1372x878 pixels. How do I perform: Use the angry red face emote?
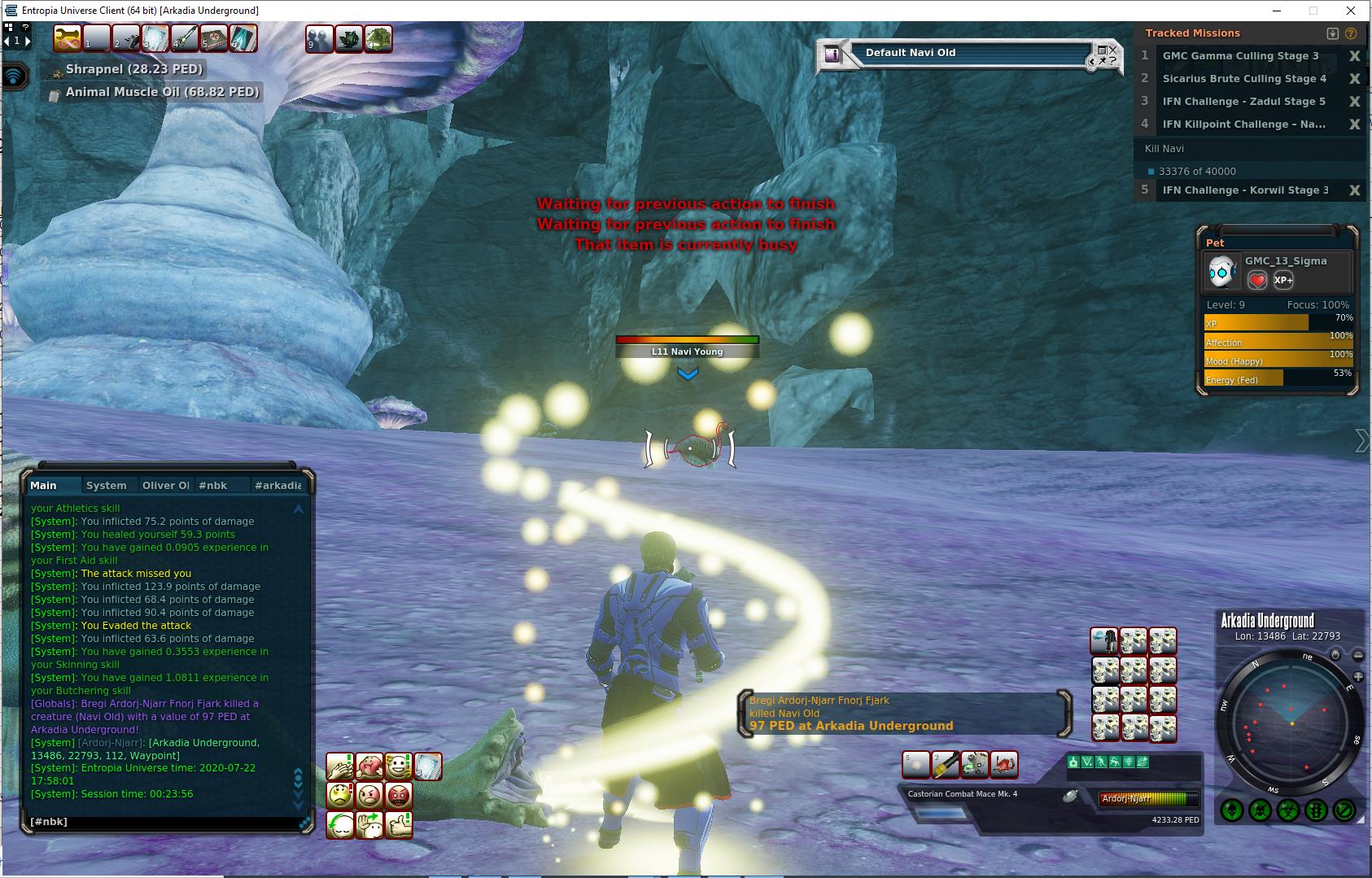[399, 795]
